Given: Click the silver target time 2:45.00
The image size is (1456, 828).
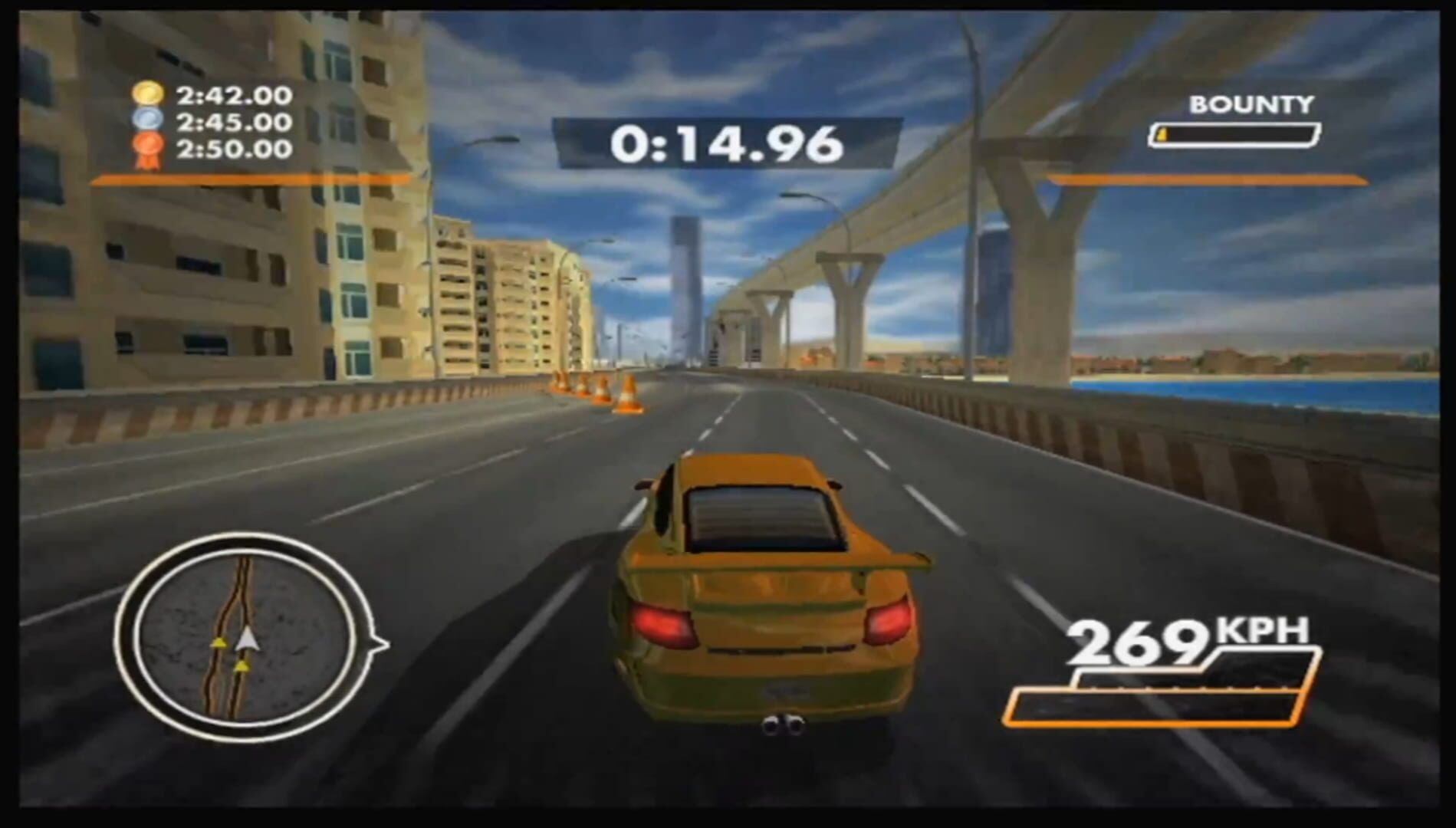Looking at the screenshot, I should [x=234, y=121].
